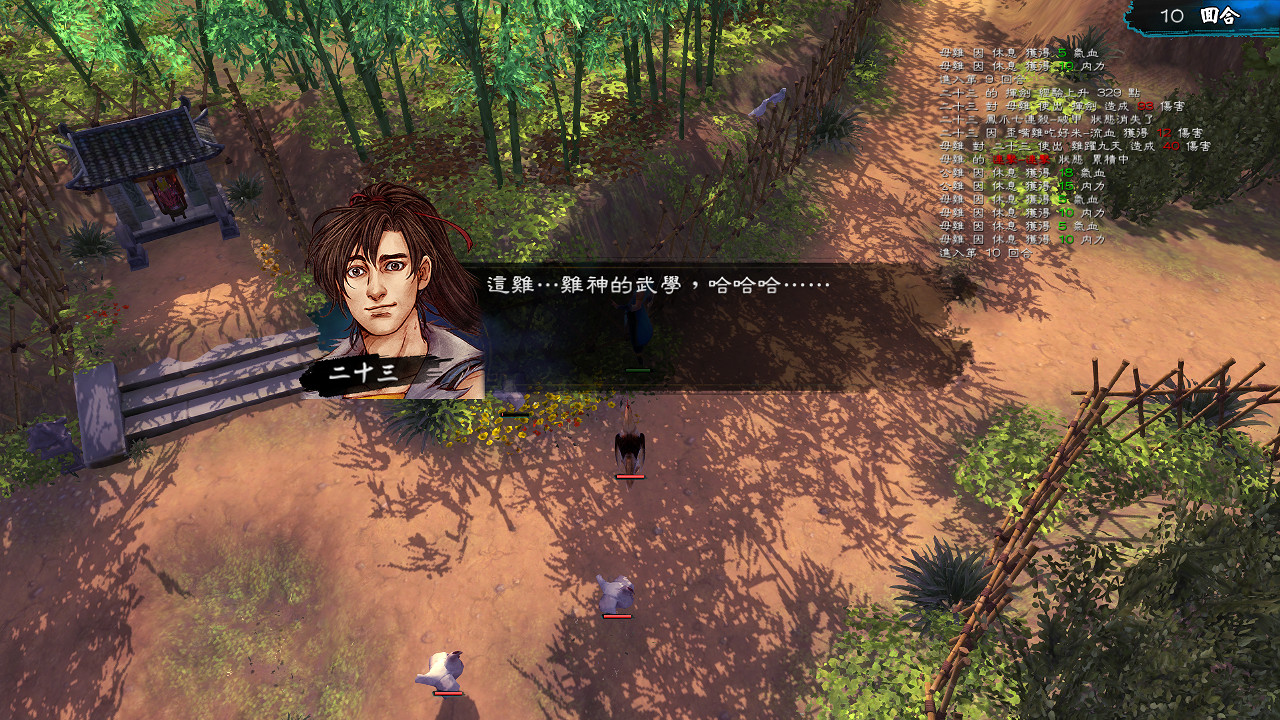1280x720 pixels.
Task: Expand the 進入第 9 回合 log line
Action: [981, 79]
